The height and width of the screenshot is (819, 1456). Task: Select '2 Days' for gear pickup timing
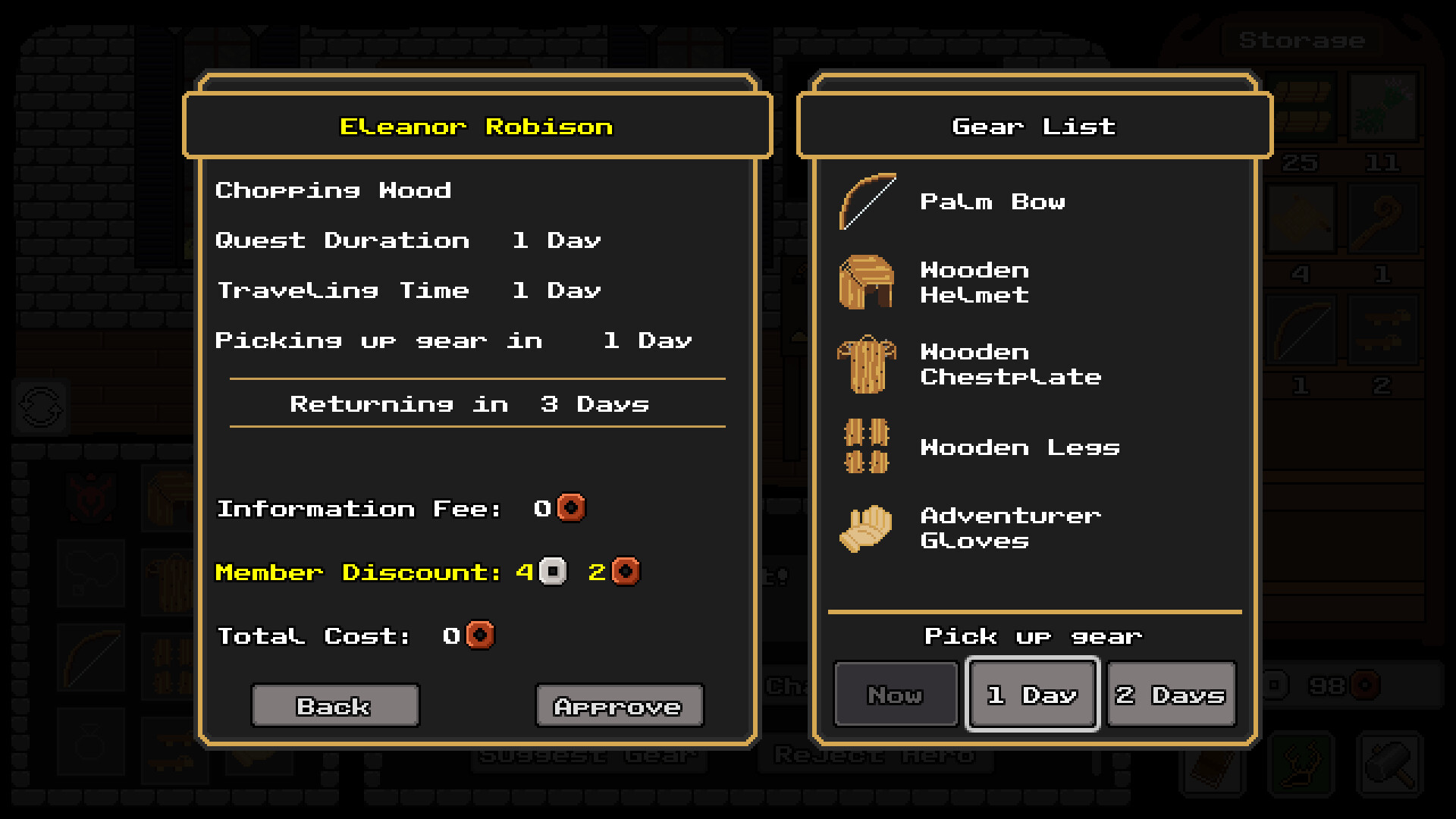1171,693
